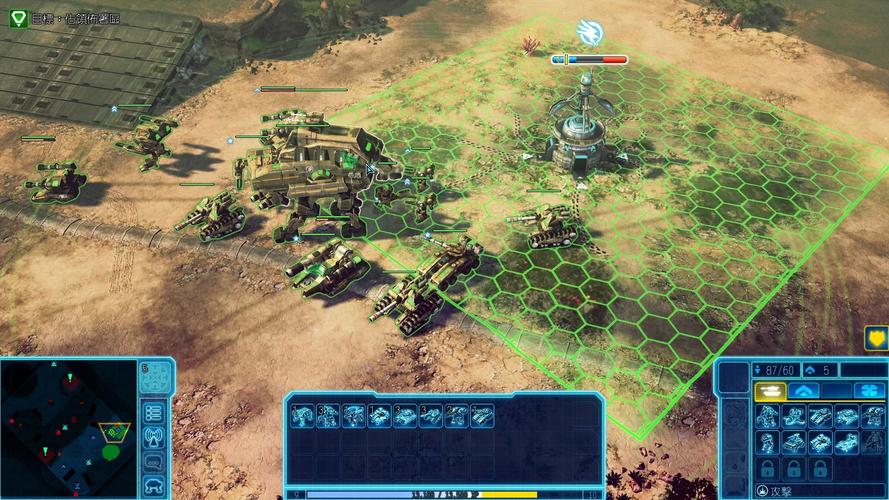The width and height of the screenshot is (889, 500).
Task: Select the last unit icon in selection panel
Action: [x=483, y=416]
